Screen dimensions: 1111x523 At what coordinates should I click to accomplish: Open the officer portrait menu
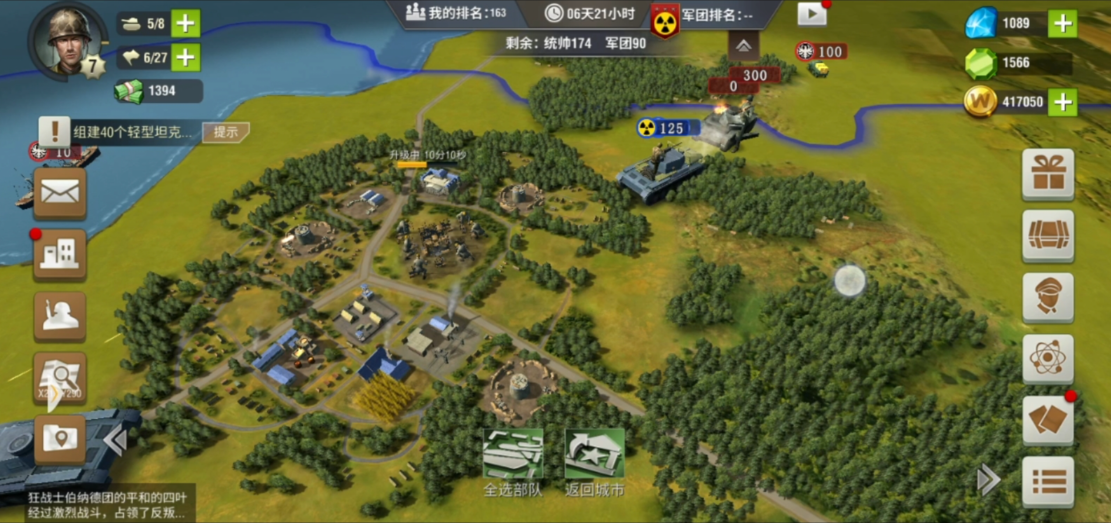point(1048,298)
